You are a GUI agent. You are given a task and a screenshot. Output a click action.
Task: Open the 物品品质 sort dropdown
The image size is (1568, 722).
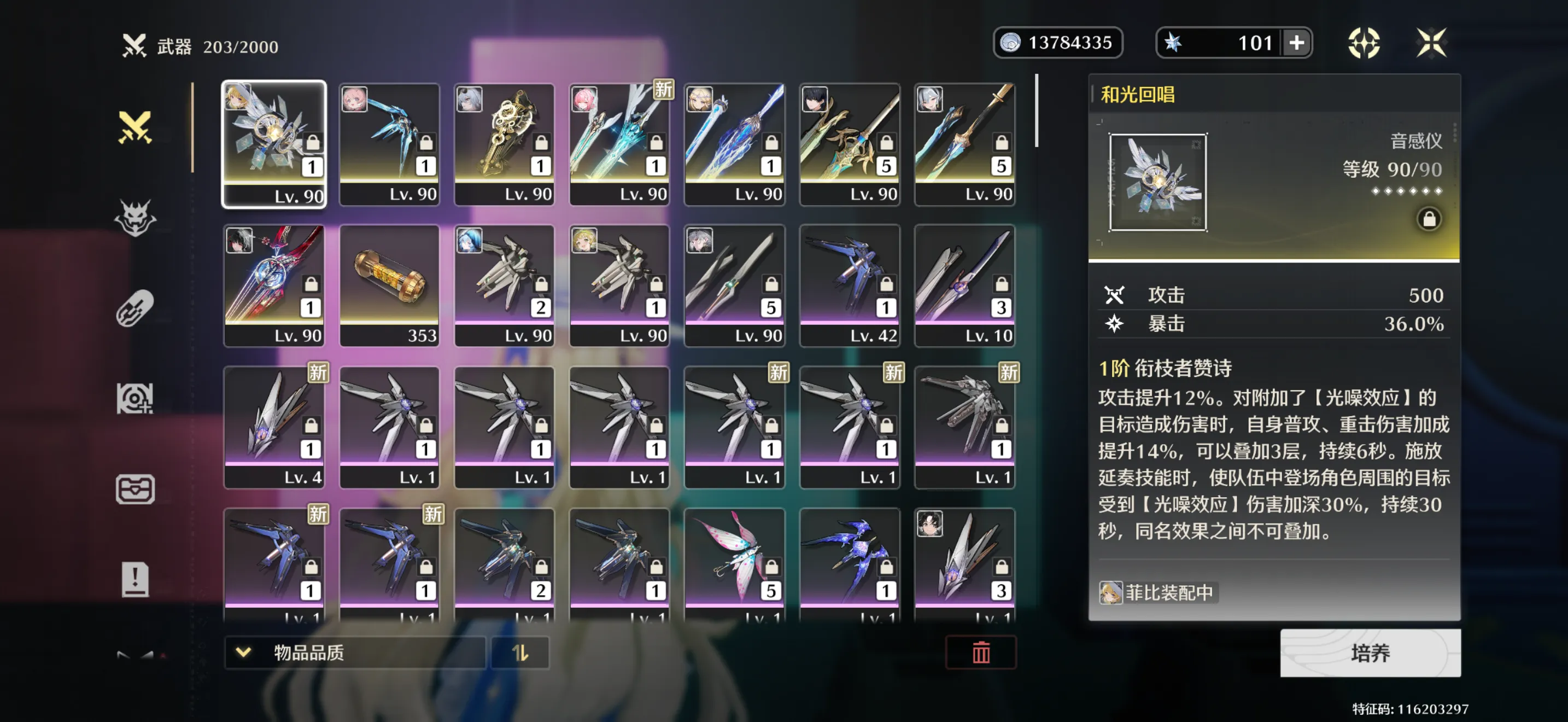(x=355, y=653)
